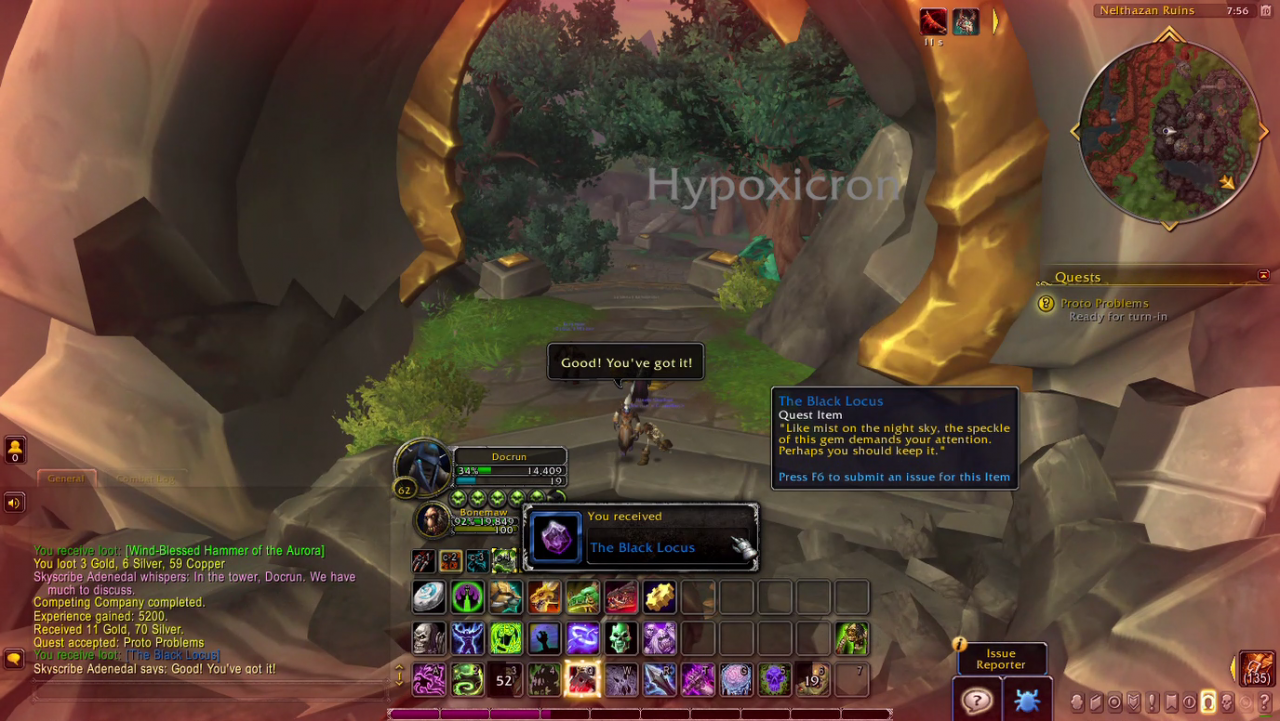Image resolution: width=1280 pixels, height=721 pixels.
Task: Toggle the chat voice speaker button
Action: click(x=14, y=502)
